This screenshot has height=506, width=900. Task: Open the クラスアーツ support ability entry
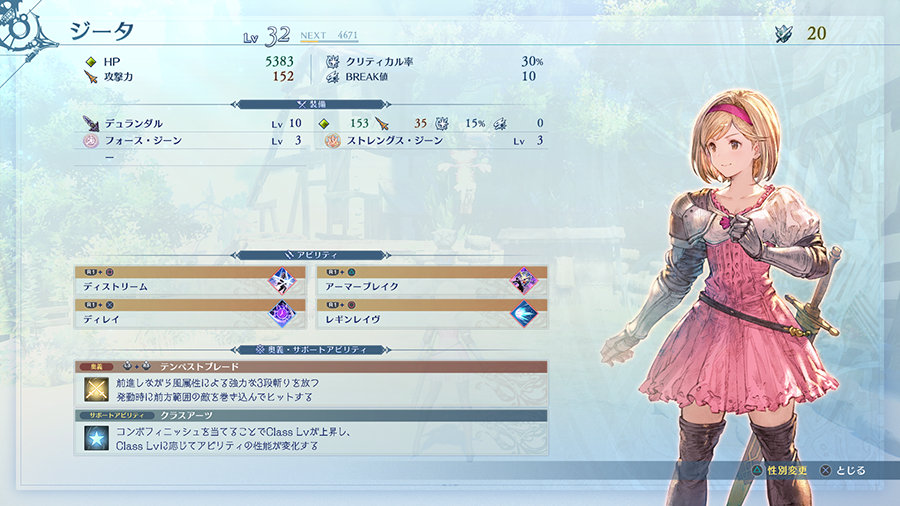coord(310,432)
